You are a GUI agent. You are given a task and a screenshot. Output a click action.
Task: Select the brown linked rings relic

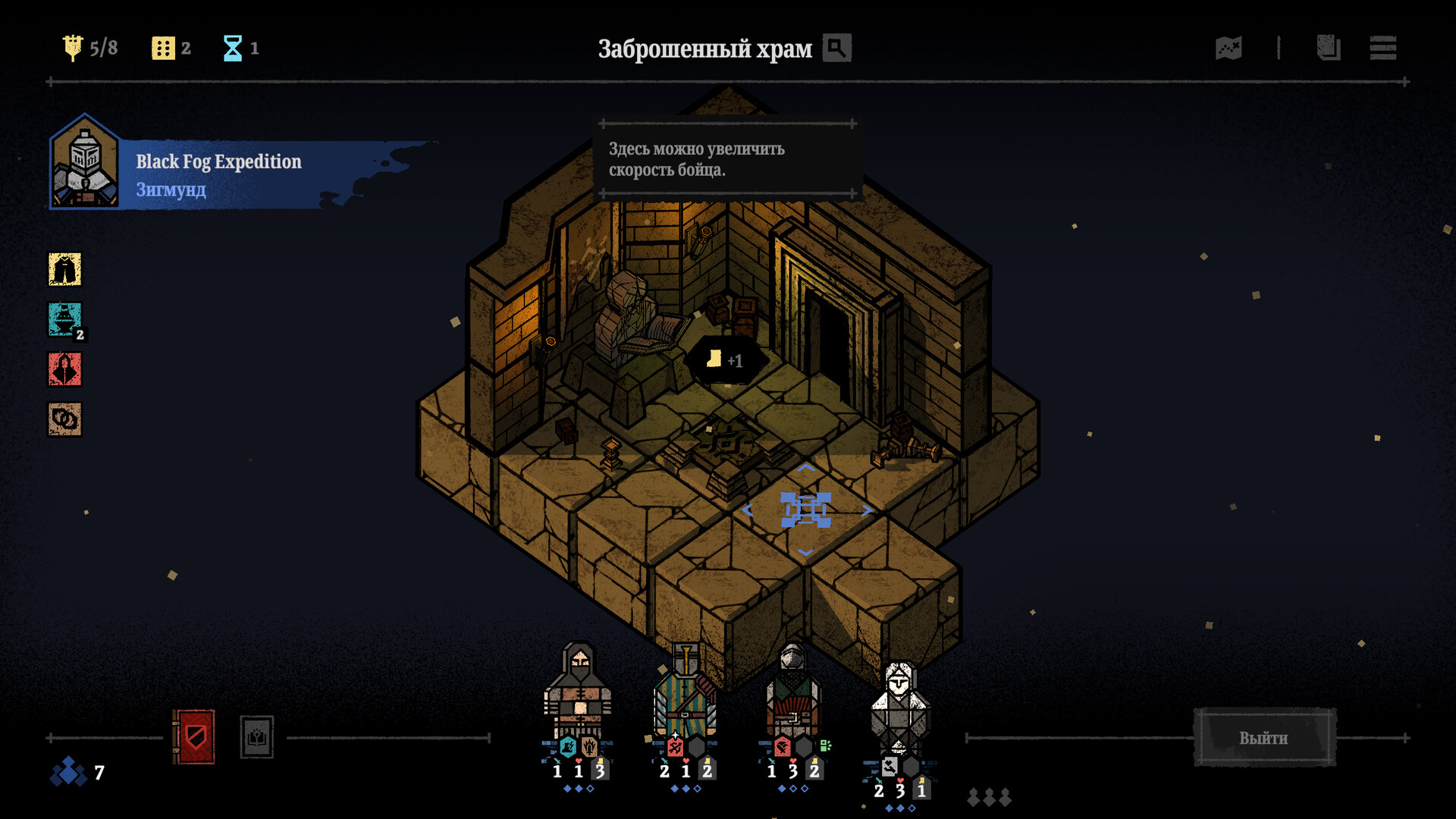click(65, 419)
